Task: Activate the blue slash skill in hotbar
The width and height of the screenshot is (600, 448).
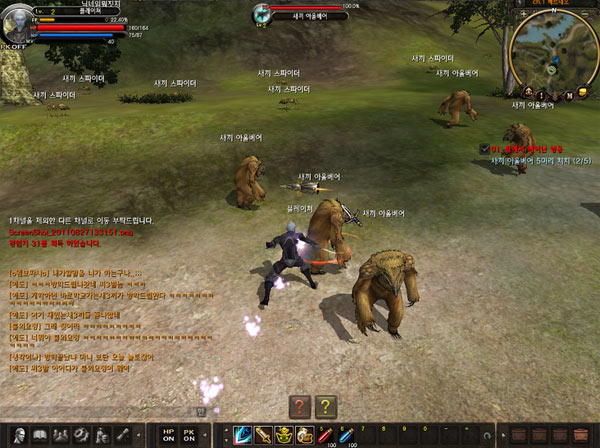Action: coord(242,435)
